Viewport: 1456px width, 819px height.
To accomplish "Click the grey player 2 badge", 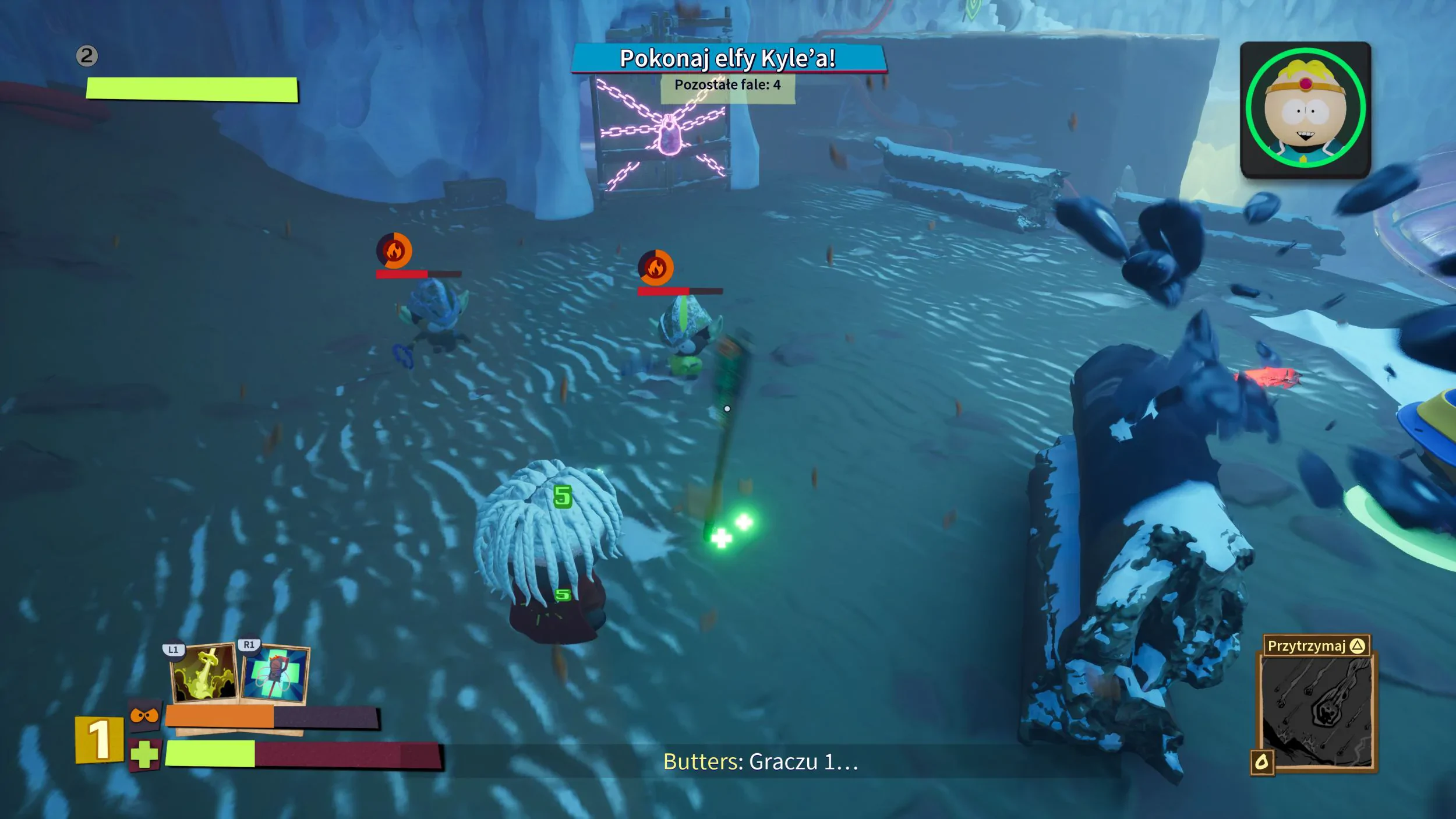I will pos(87,56).
